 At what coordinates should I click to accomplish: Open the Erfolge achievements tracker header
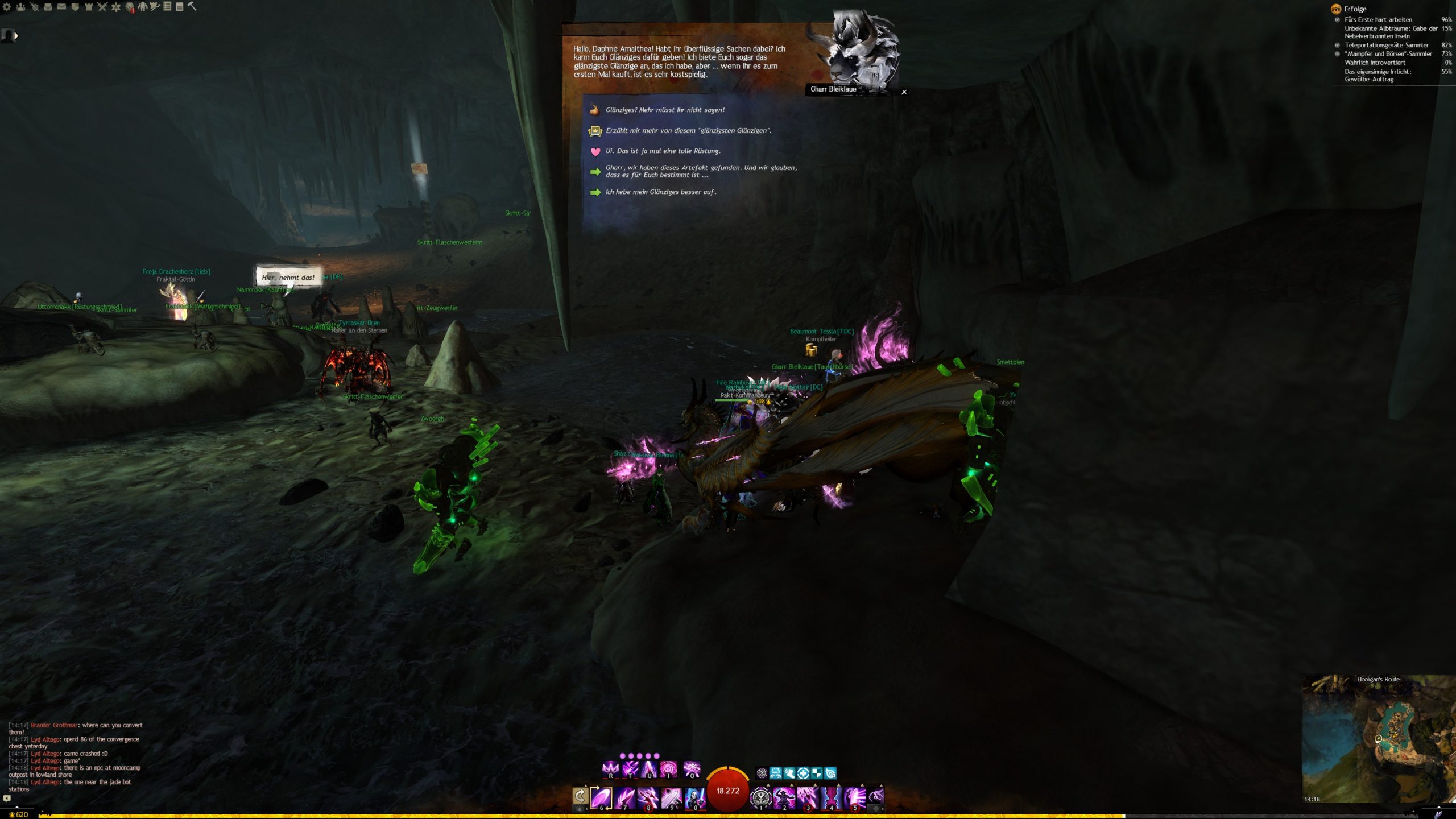pyautogui.click(x=1355, y=9)
